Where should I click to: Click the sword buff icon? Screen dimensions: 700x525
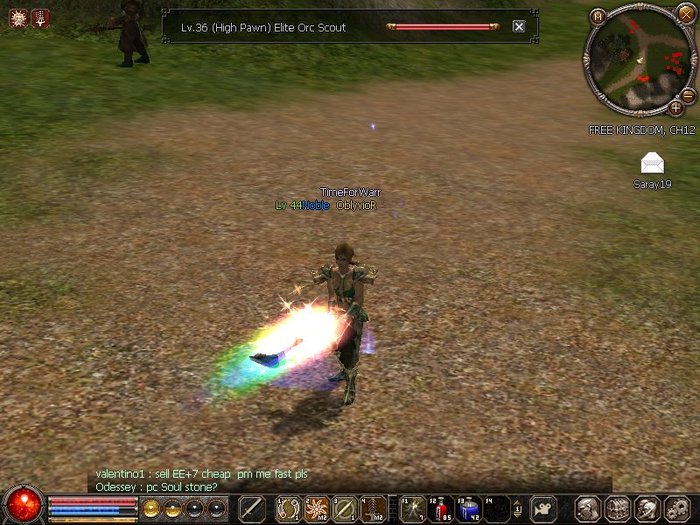tap(40, 17)
